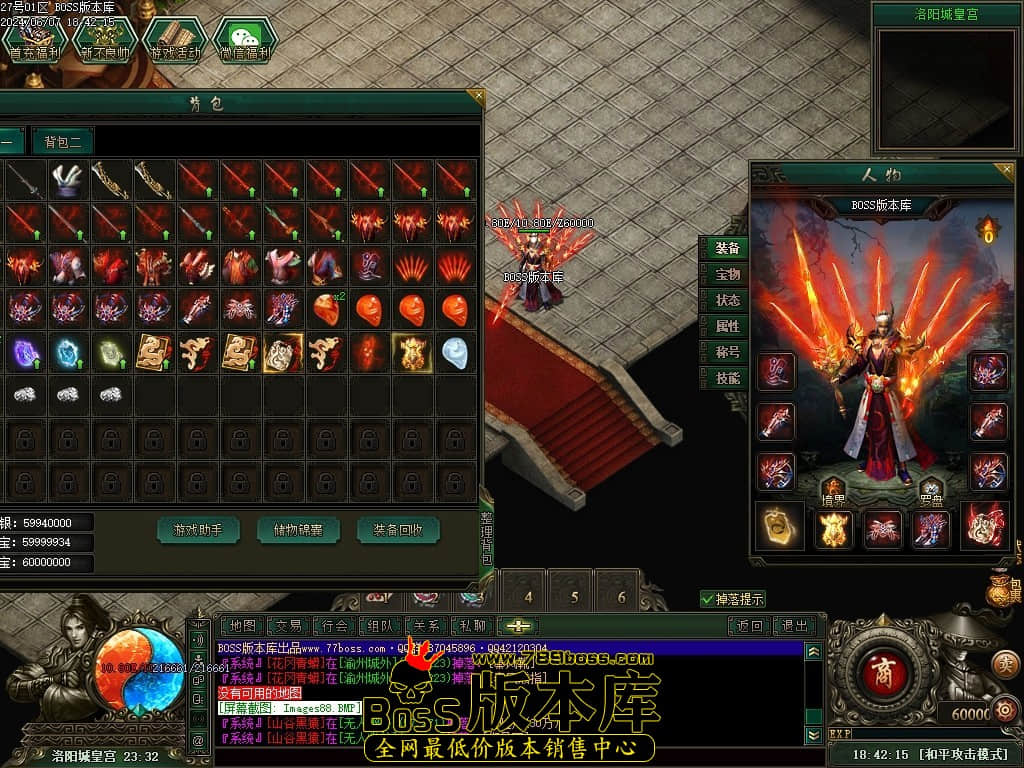Open the 首充福利 first-recharge bonus icon

30,40
